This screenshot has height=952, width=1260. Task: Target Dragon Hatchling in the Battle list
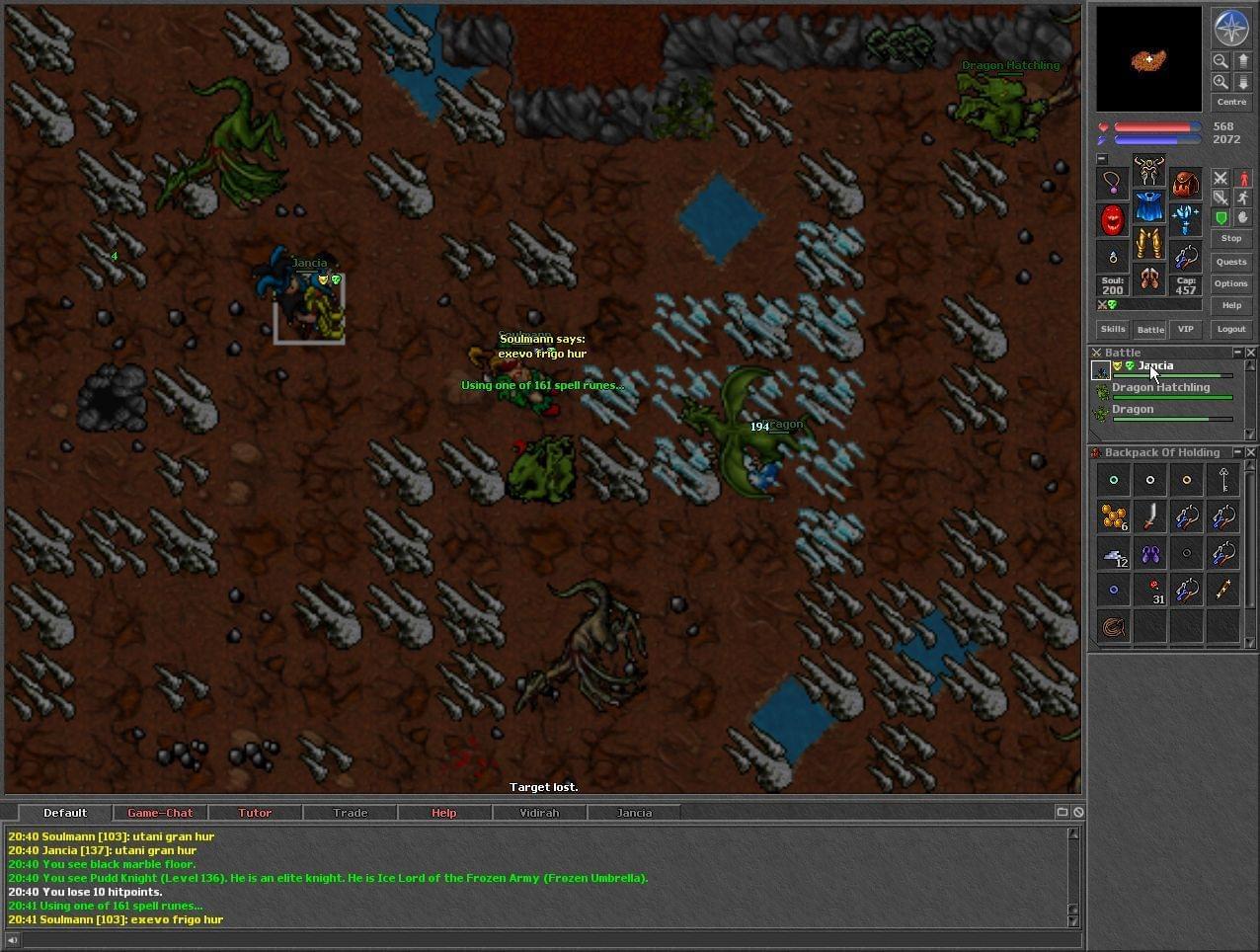[1161, 388]
